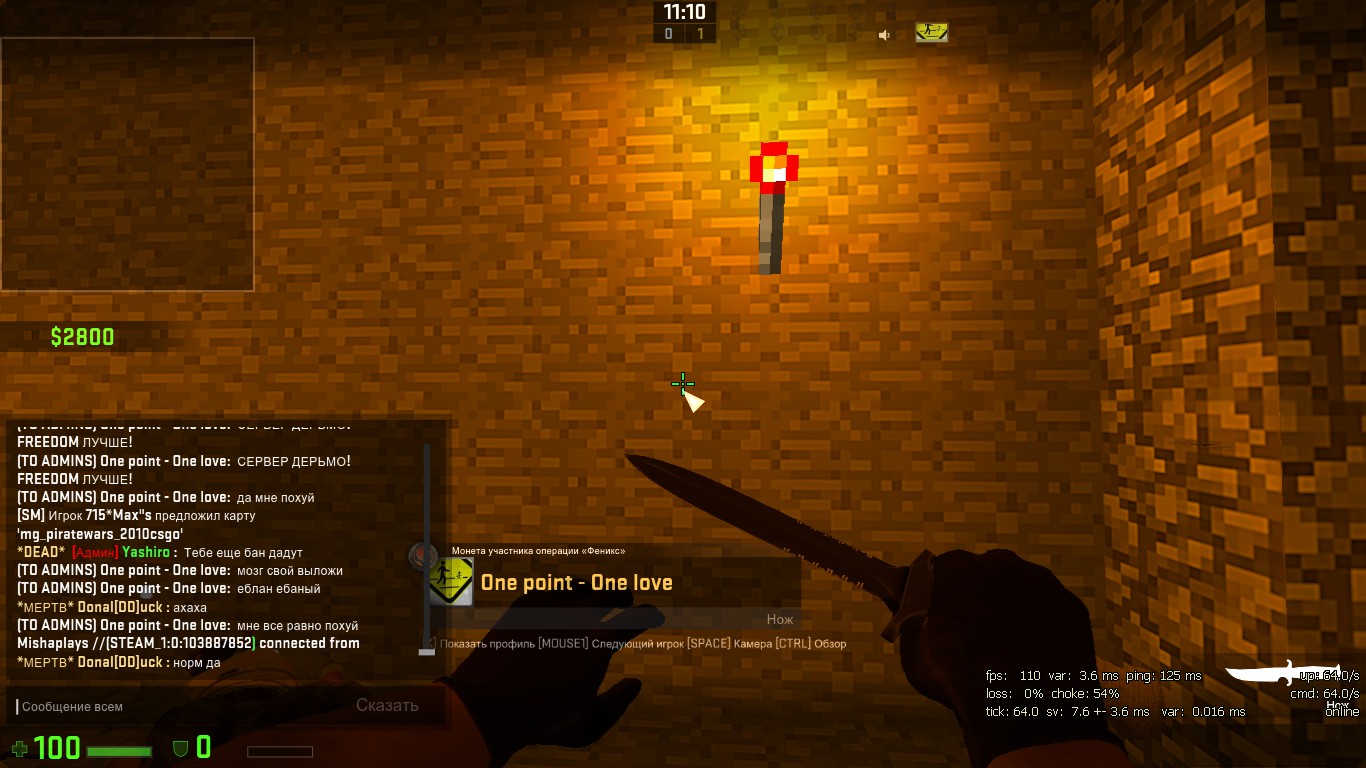
Task: Click the "One point - One love" spectated name
Action: pyautogui.click(x=577, y=583)
